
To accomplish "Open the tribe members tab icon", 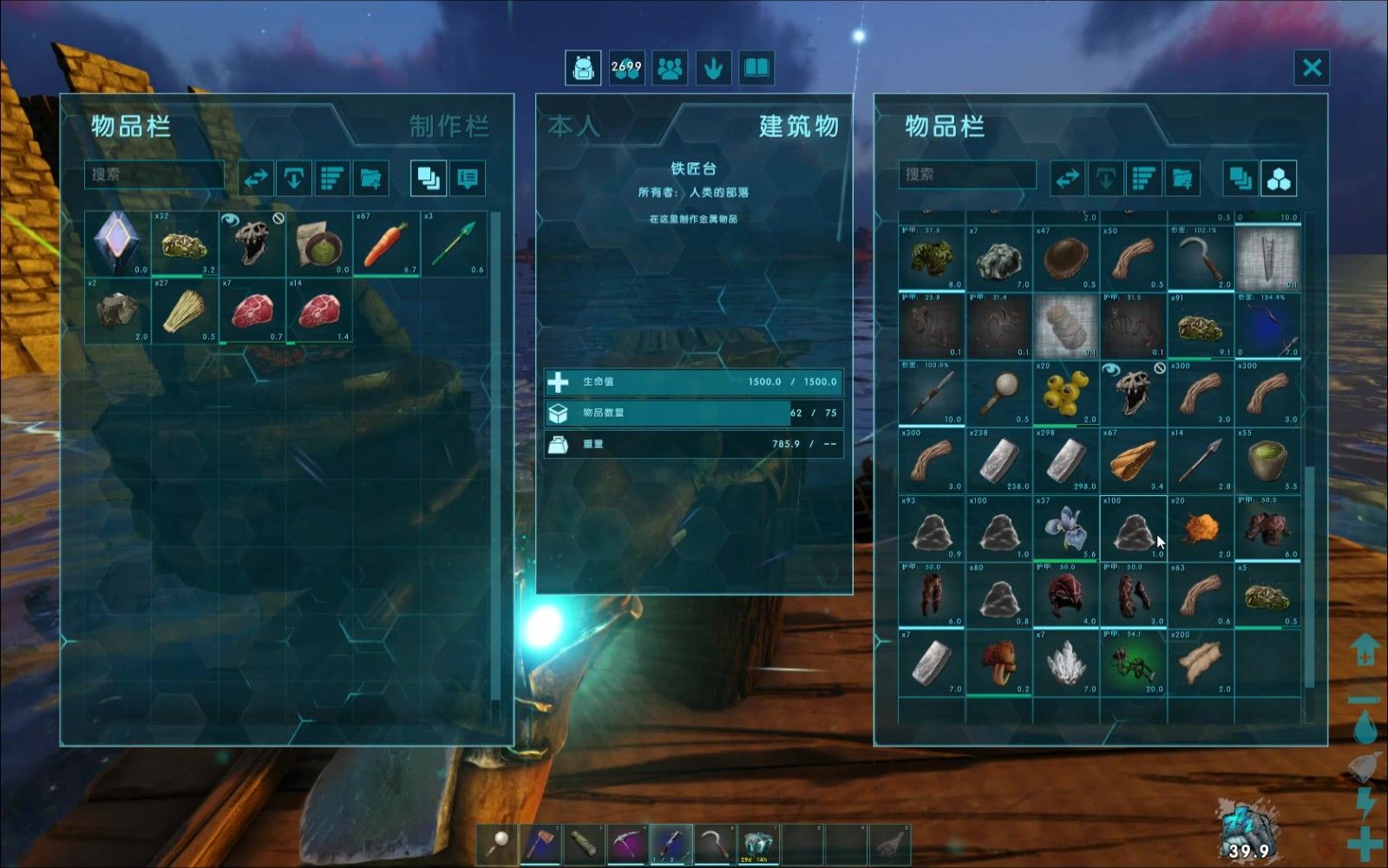I will (x=670, y=68).
